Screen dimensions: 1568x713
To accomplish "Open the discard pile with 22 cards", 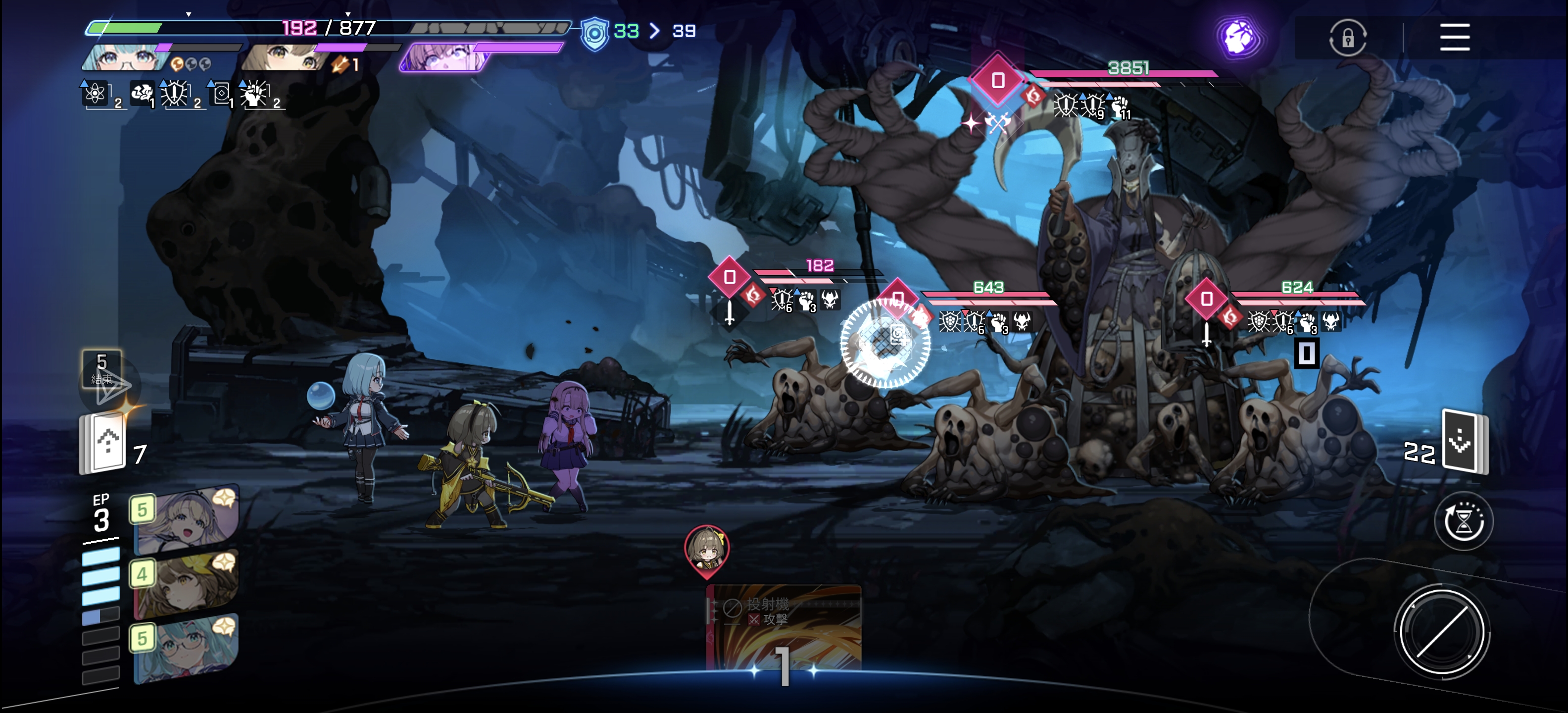I will point(1463,443).
